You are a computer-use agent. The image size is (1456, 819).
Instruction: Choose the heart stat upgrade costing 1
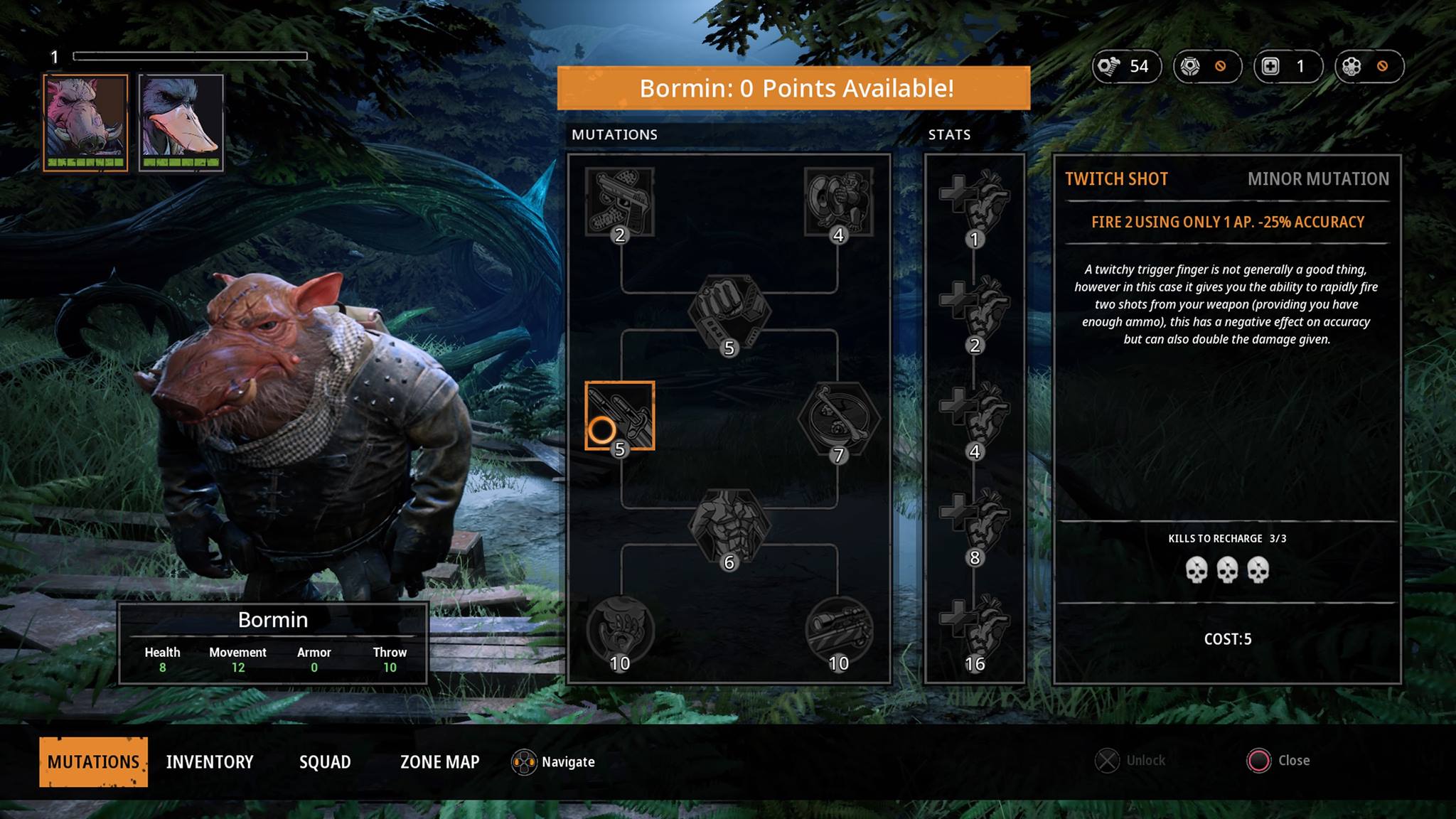[975, 204]
